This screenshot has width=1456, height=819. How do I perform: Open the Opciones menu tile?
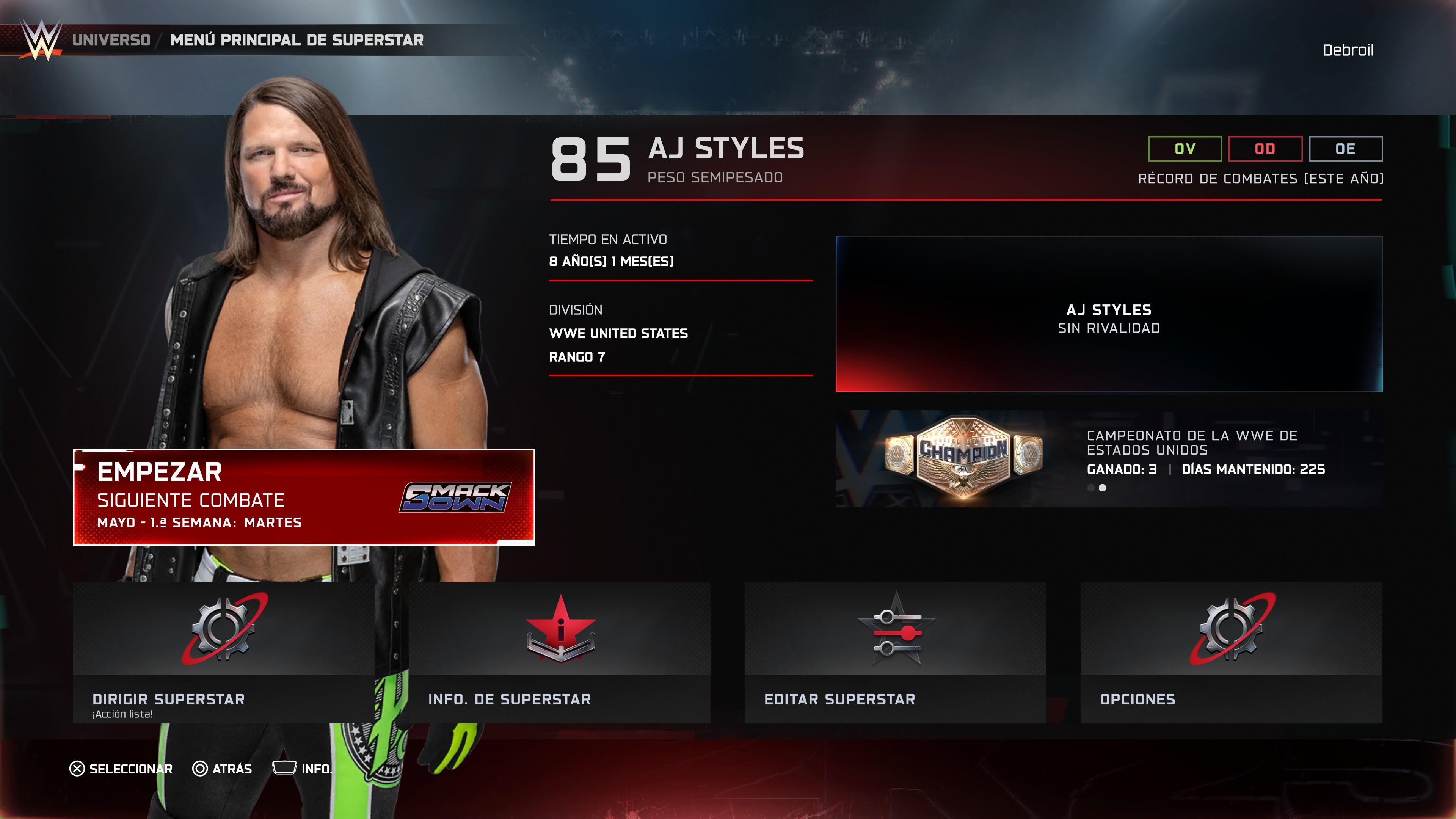point(1231,653)
